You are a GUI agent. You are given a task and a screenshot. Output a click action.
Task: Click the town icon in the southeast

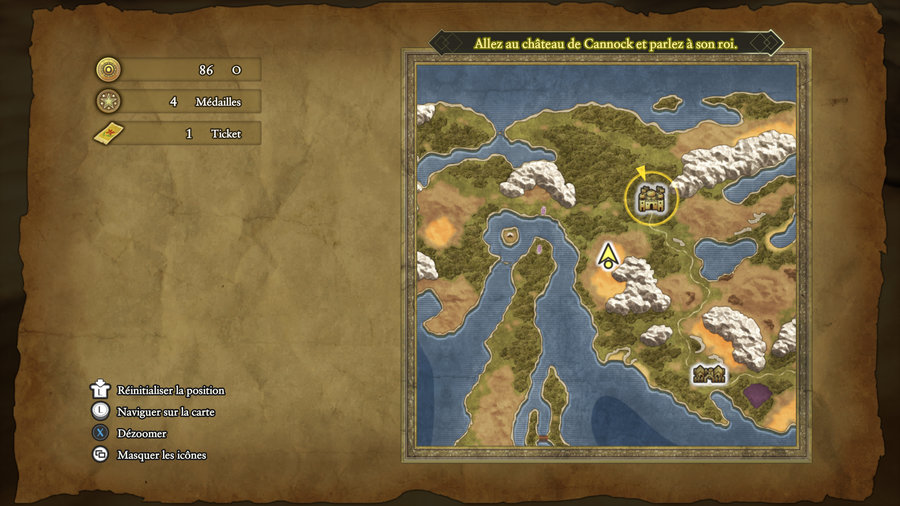709,374
